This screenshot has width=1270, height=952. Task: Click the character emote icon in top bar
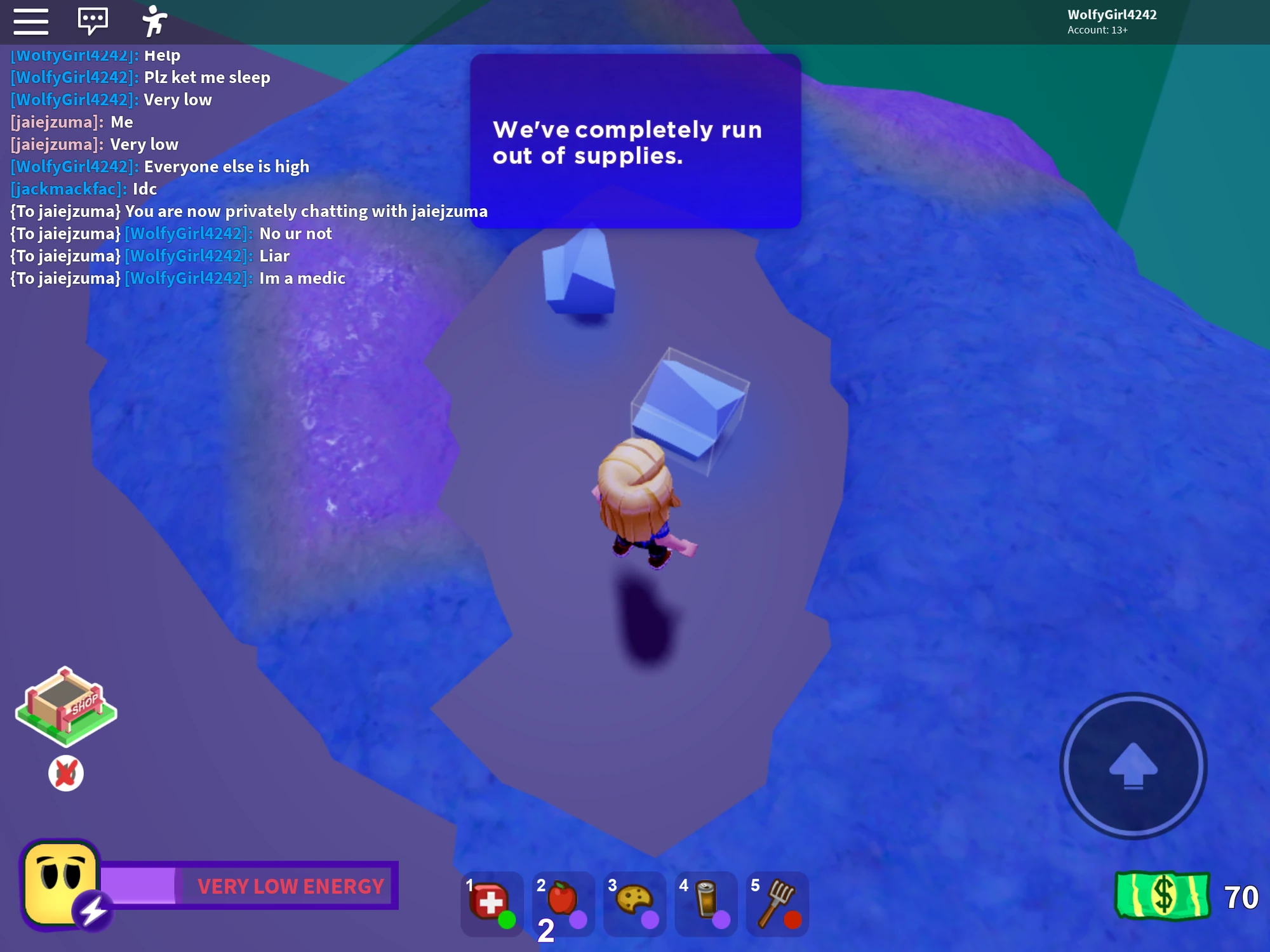coord(154,21)
